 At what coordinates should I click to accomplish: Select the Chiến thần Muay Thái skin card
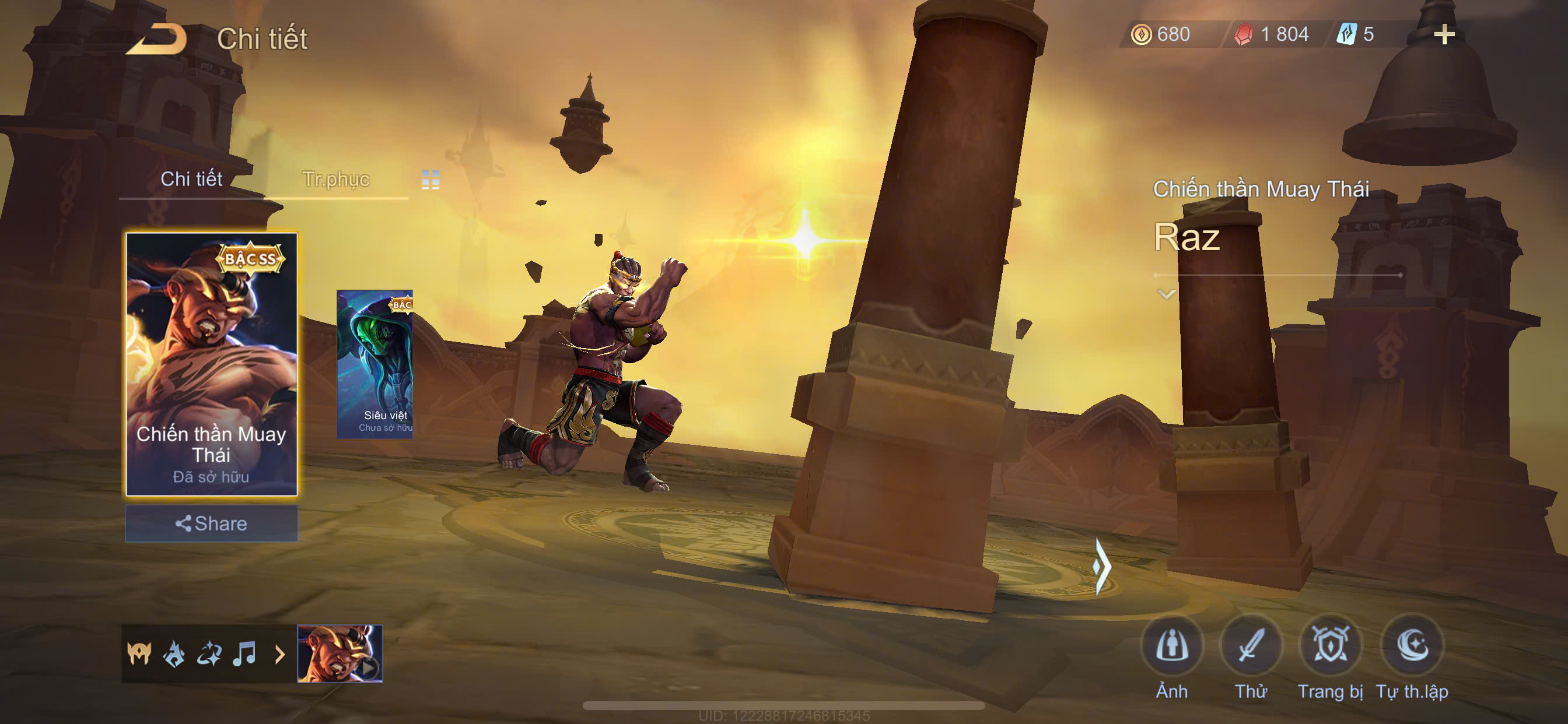(x=211, y=364)
